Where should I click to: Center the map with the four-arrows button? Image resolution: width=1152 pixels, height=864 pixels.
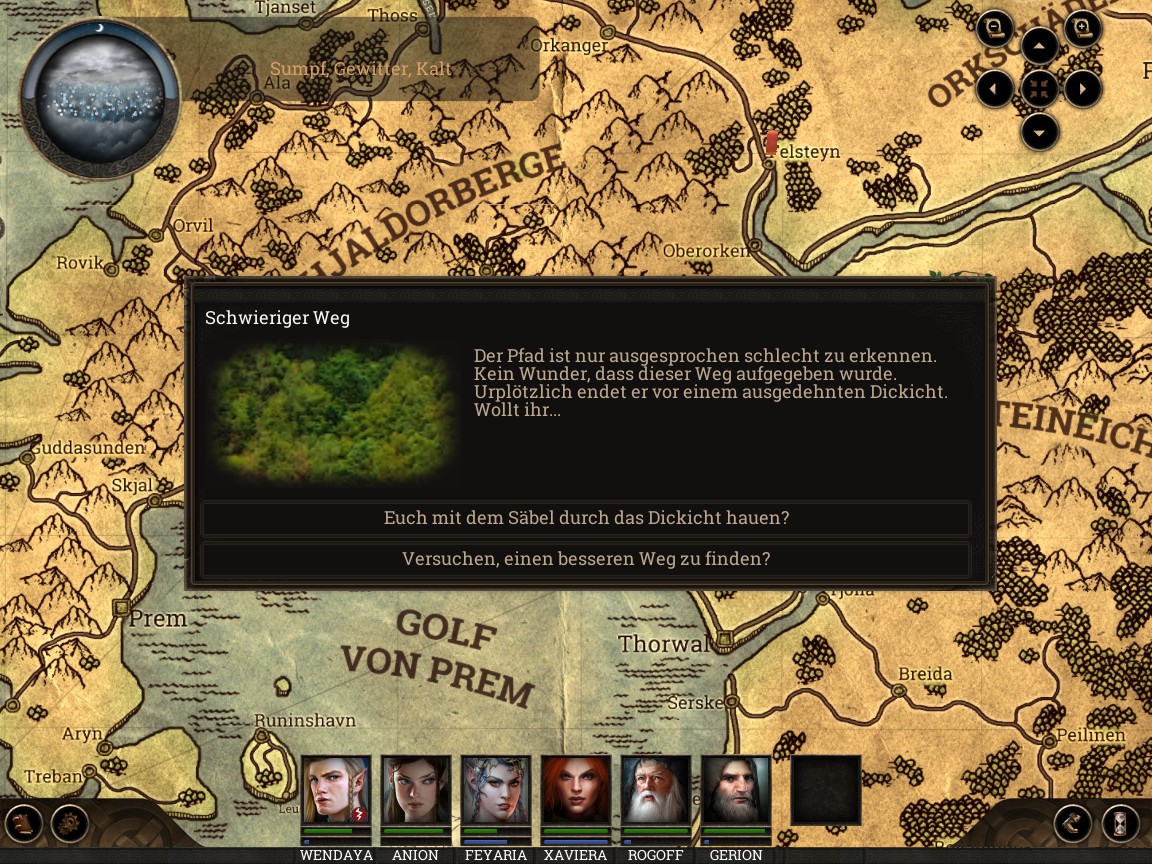click(1040, 89)
